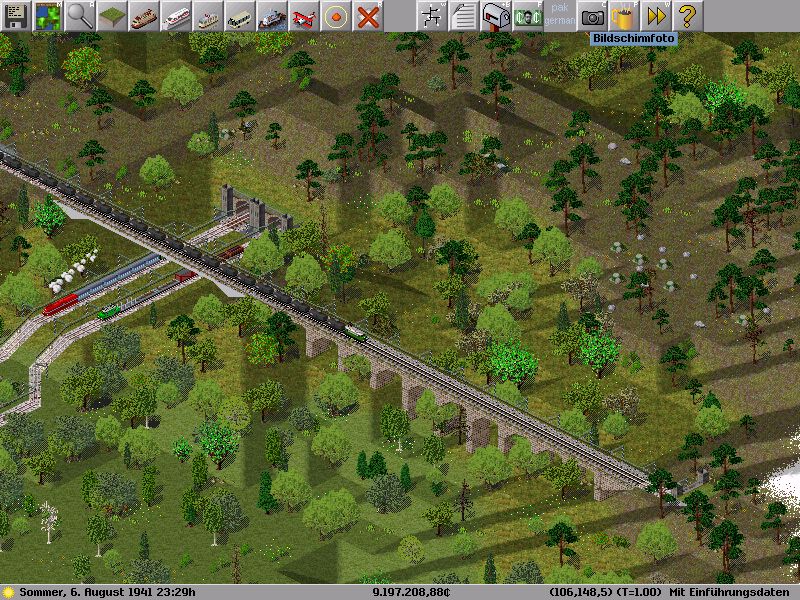Open the line management window
The height and width of the screenshot is (600, 800).
click(x=431, y=15)
